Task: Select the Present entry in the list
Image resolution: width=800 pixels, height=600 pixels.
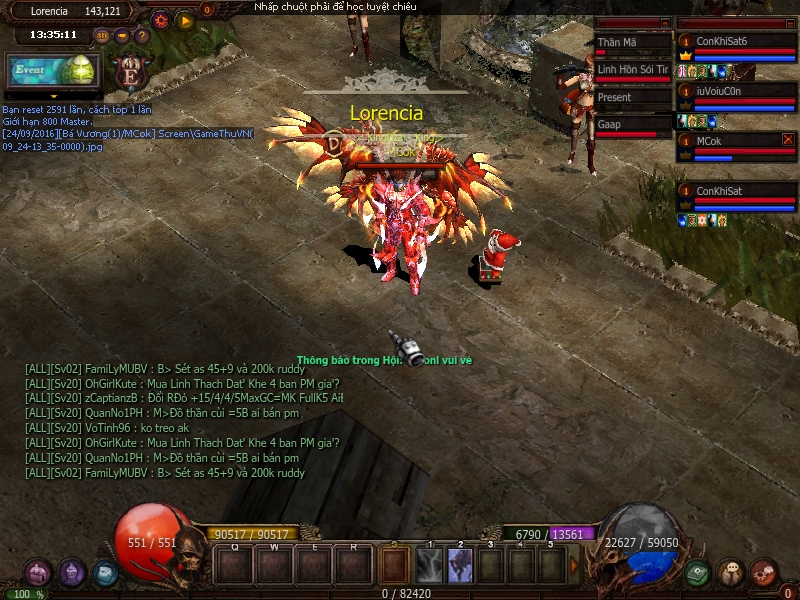Action: tap(632, 98)
